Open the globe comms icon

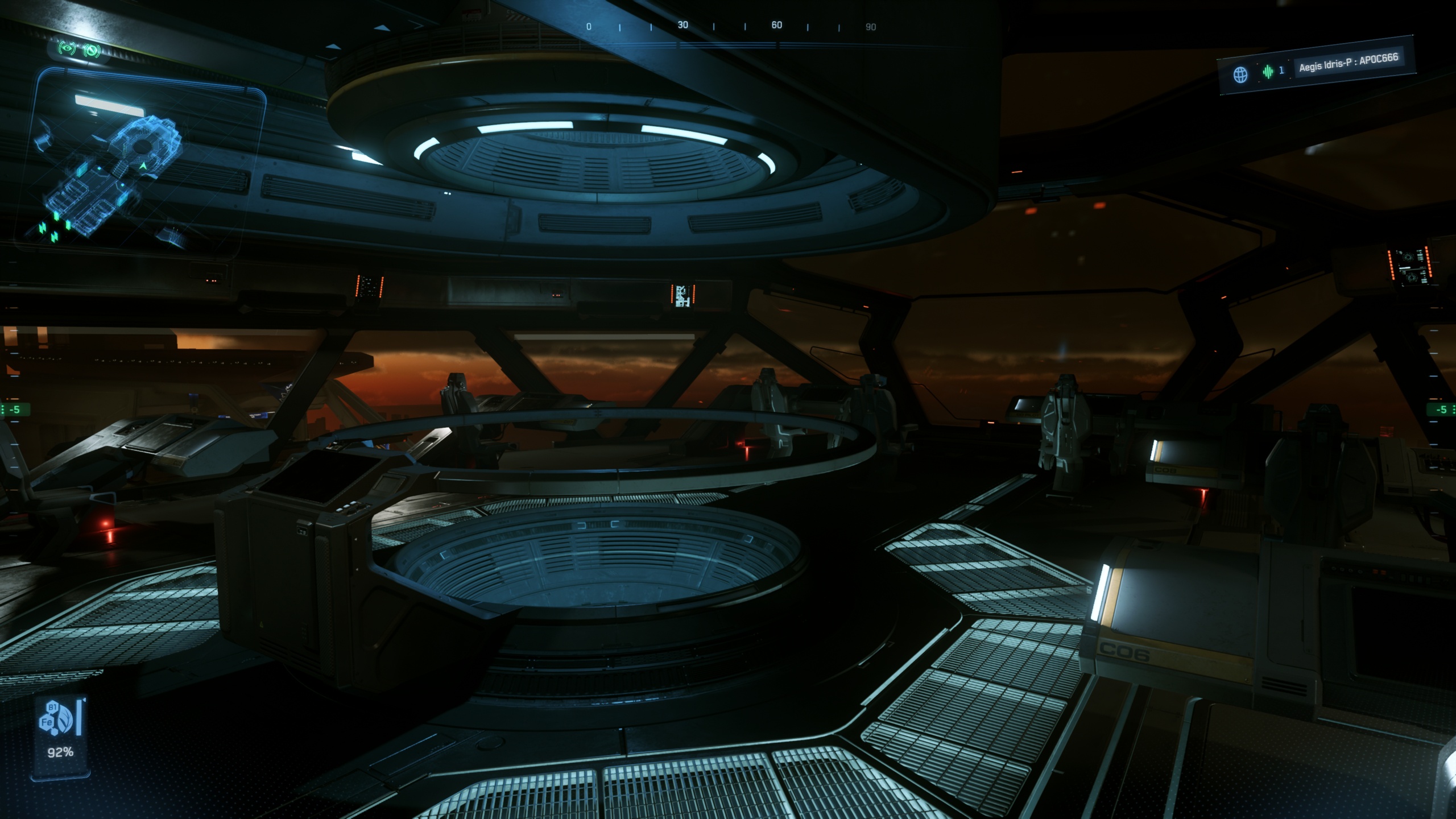1240,75
